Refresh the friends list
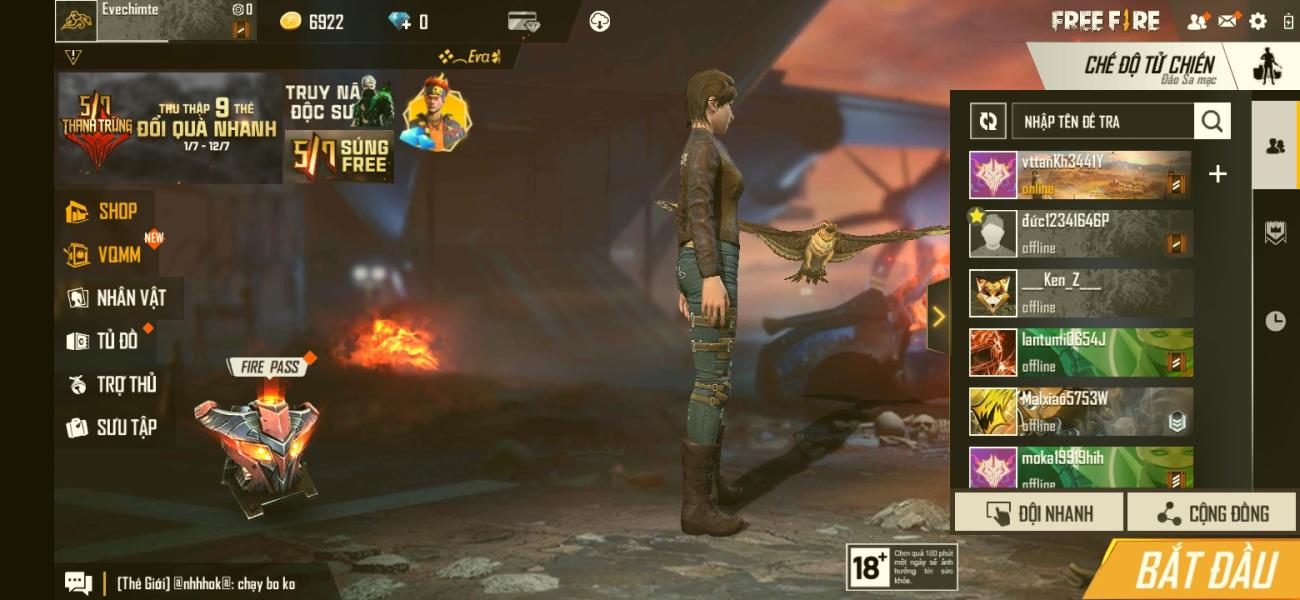The height and width of the screenshot is (600, 1300). (x=988, y=122)
